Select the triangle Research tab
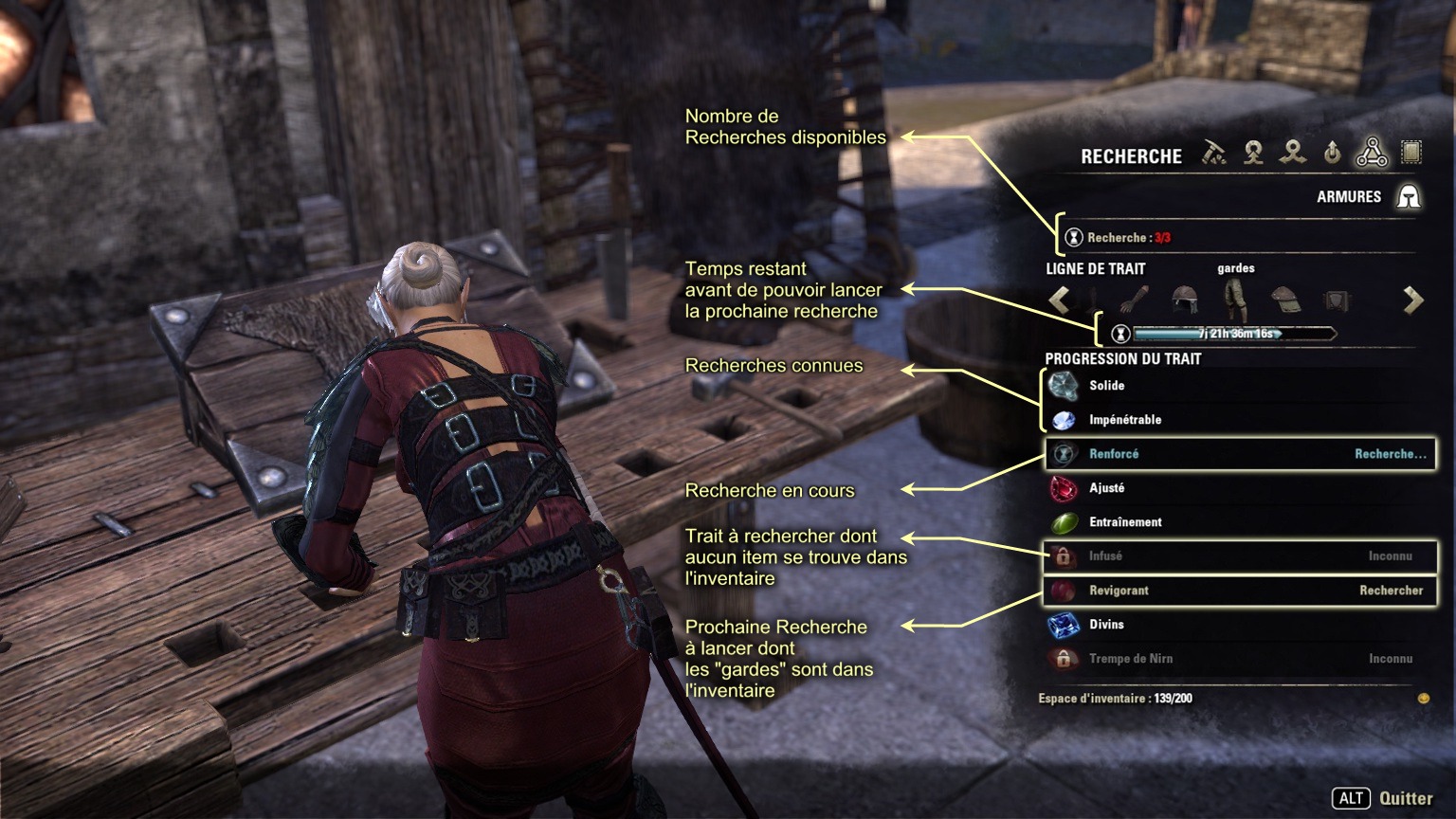This screenshot has height=819, width=1456. (x=1372, y=153)
